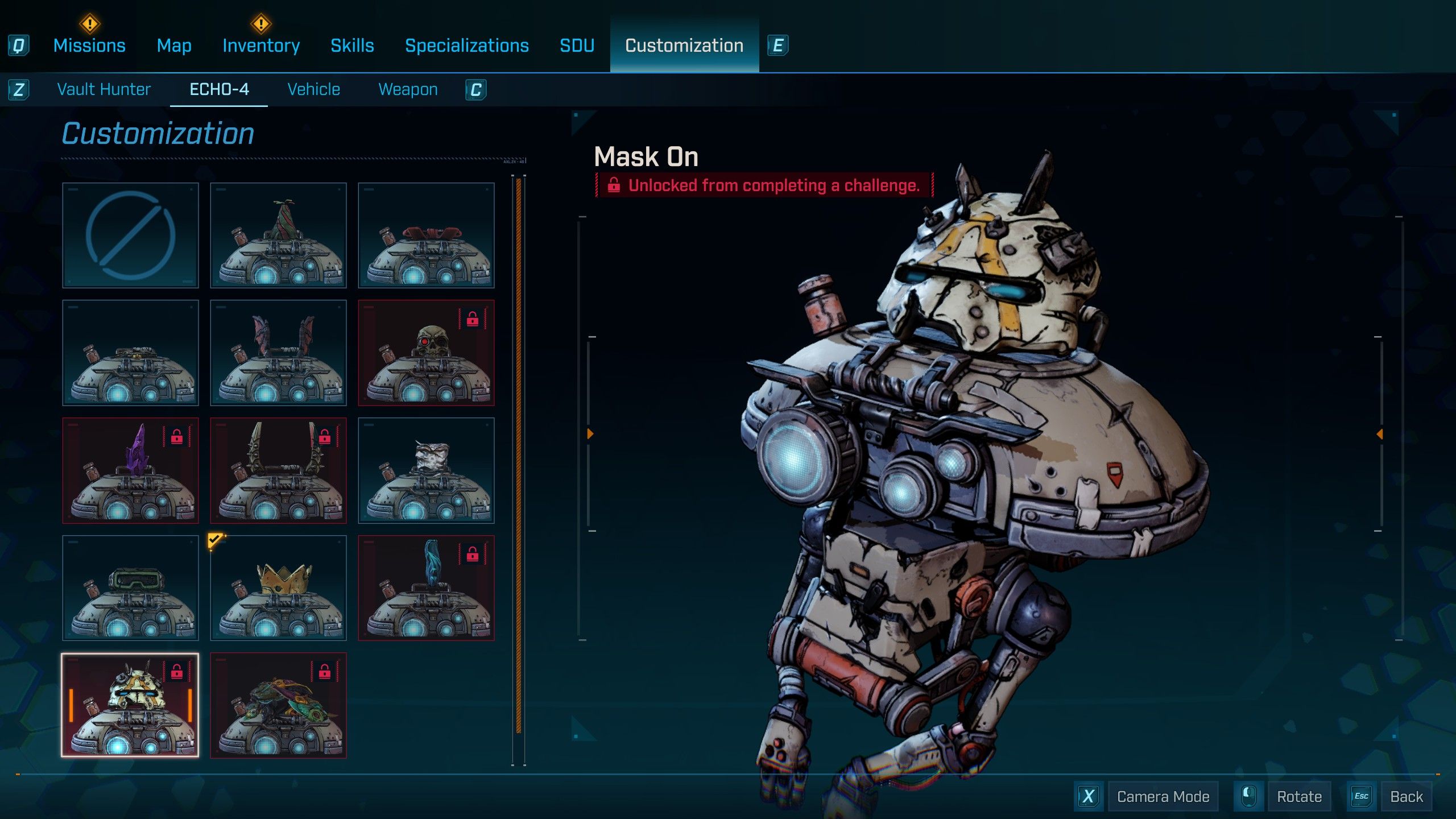
Task: Select the Vault Hunter customization category
Action: point(104,89)
